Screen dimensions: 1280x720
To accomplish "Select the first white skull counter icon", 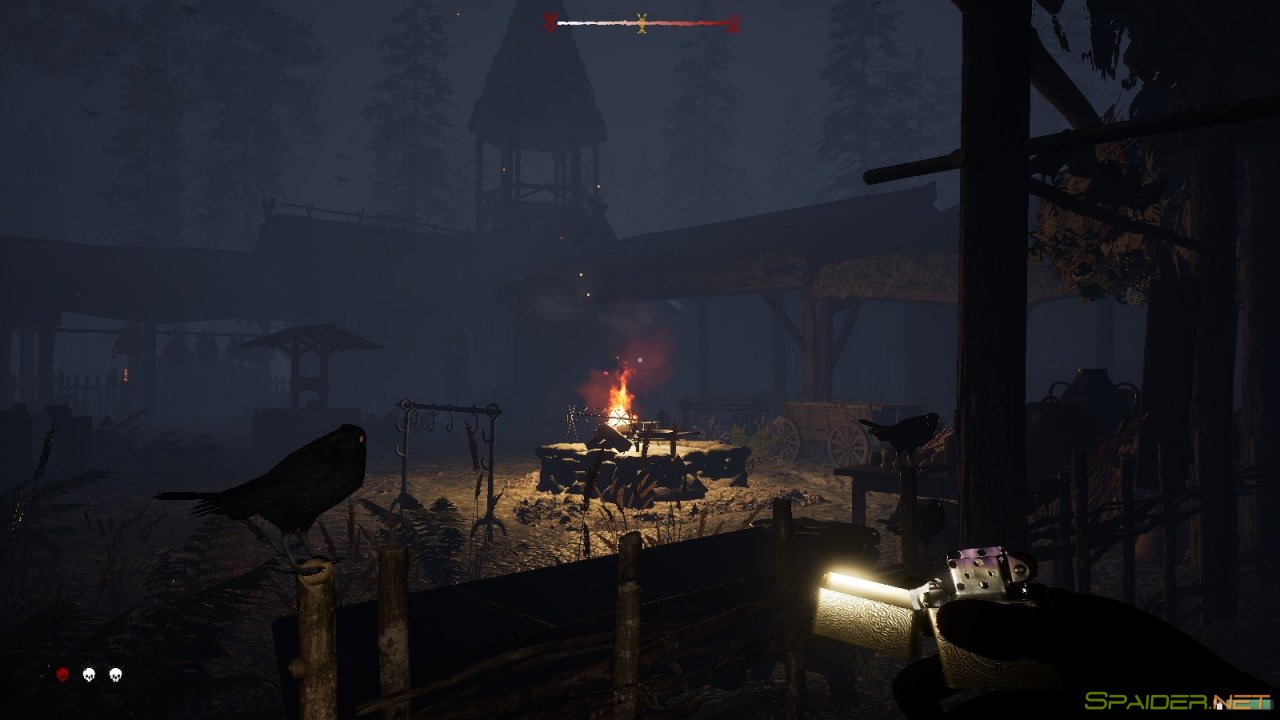I will pos(88,676).
